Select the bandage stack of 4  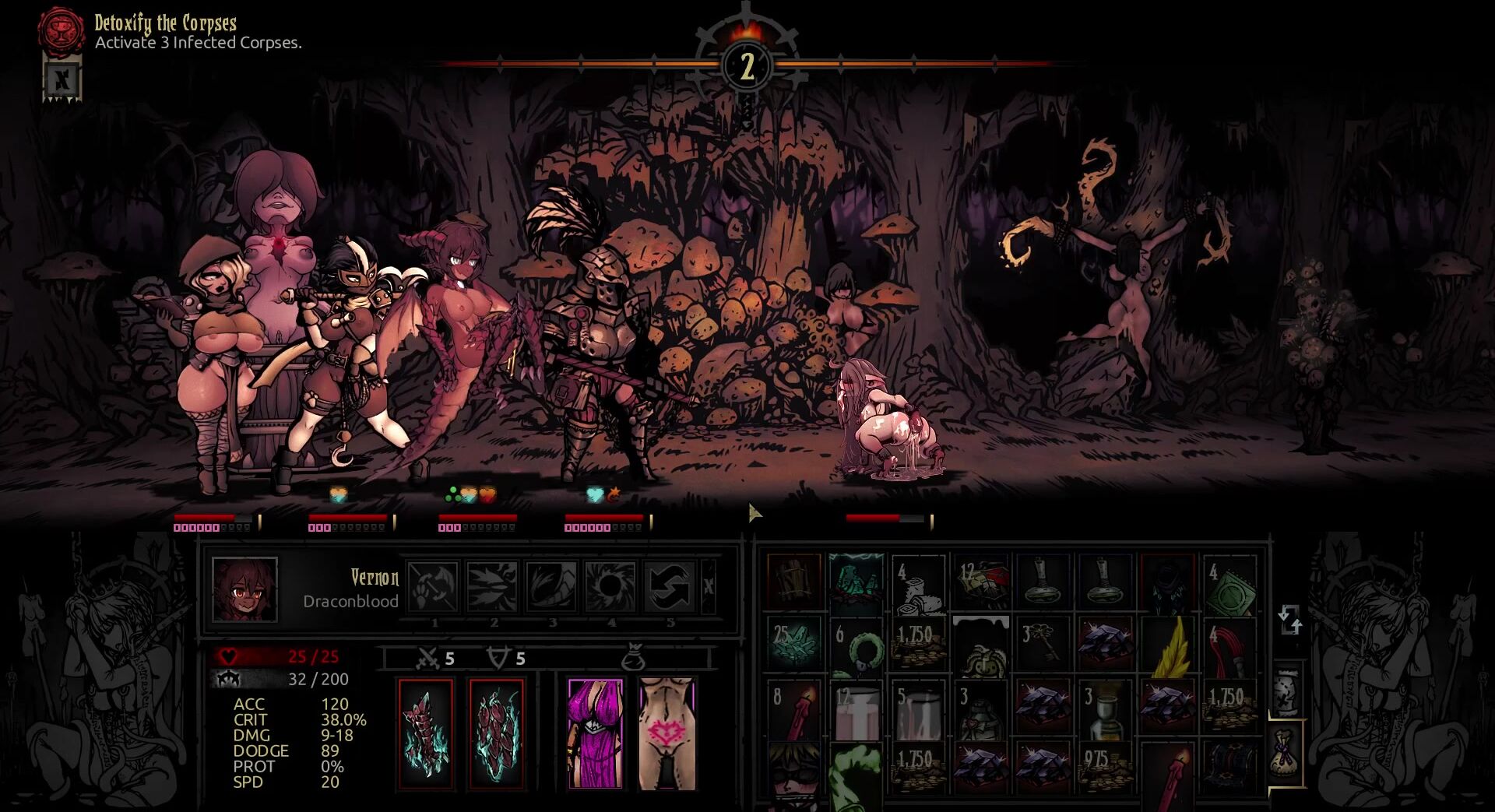coord(918,582)
